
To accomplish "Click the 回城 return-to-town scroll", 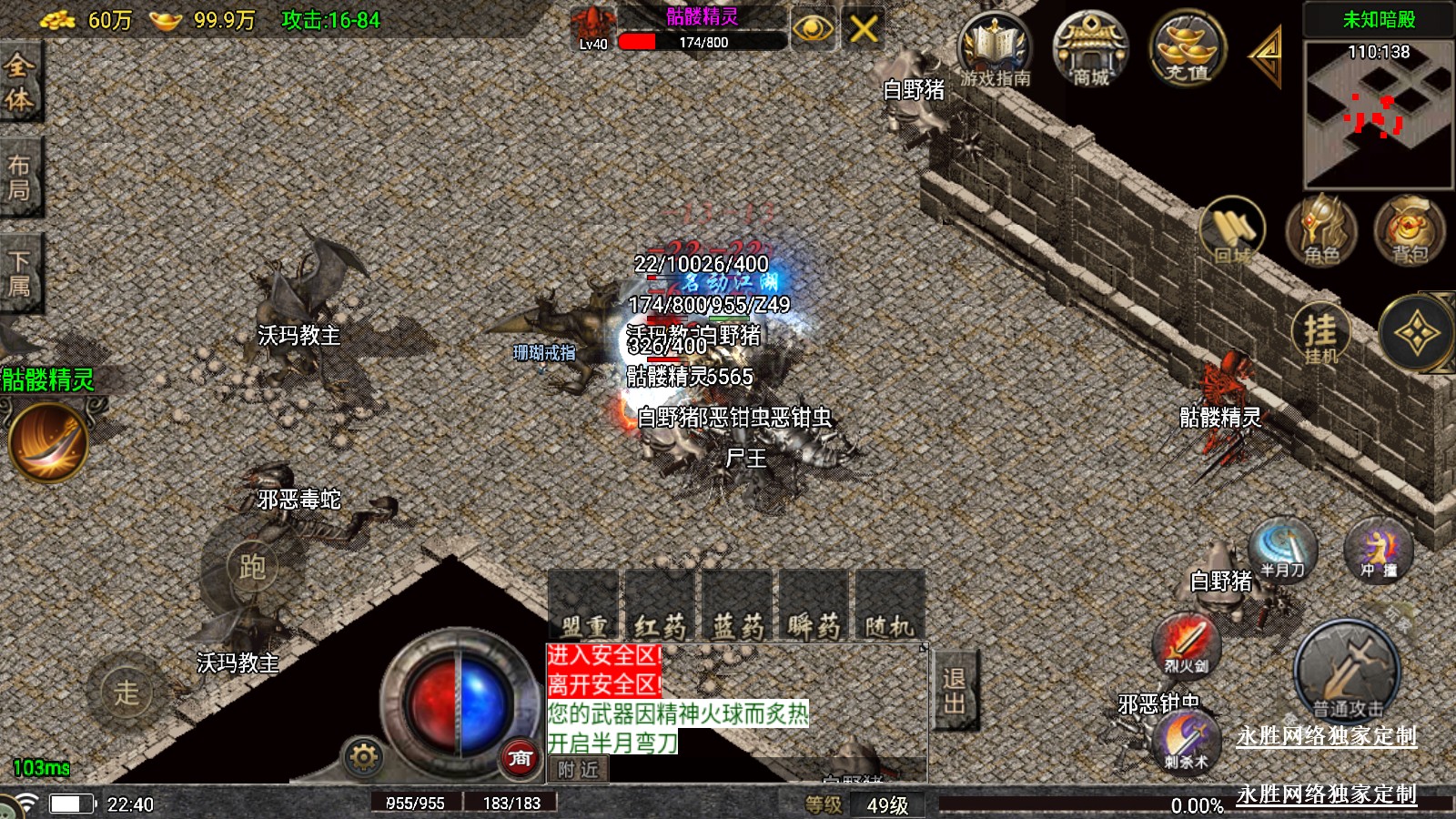I will click(x=1232, y=231).
